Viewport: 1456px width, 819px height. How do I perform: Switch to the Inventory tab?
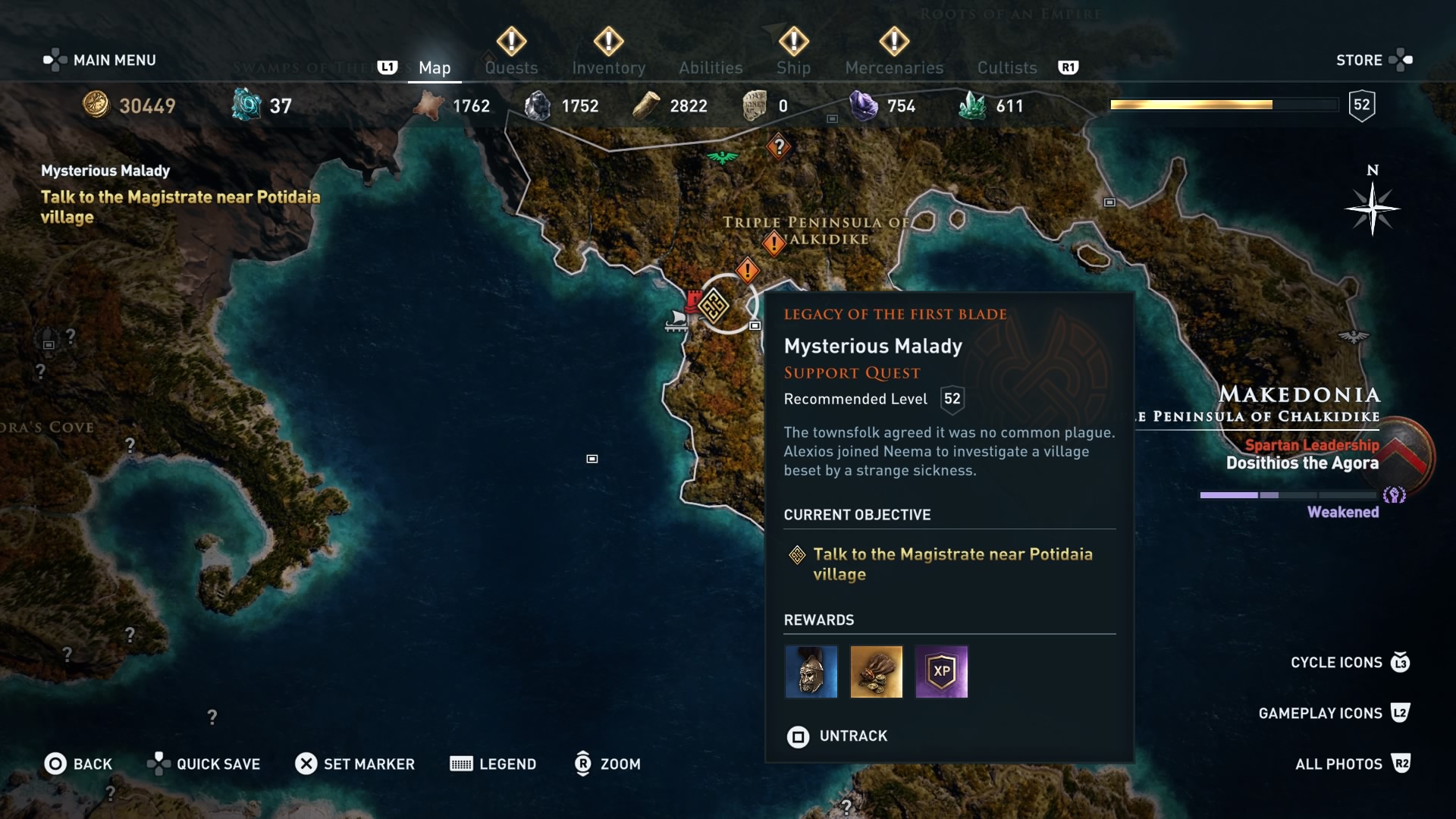(x=608, y=67)
